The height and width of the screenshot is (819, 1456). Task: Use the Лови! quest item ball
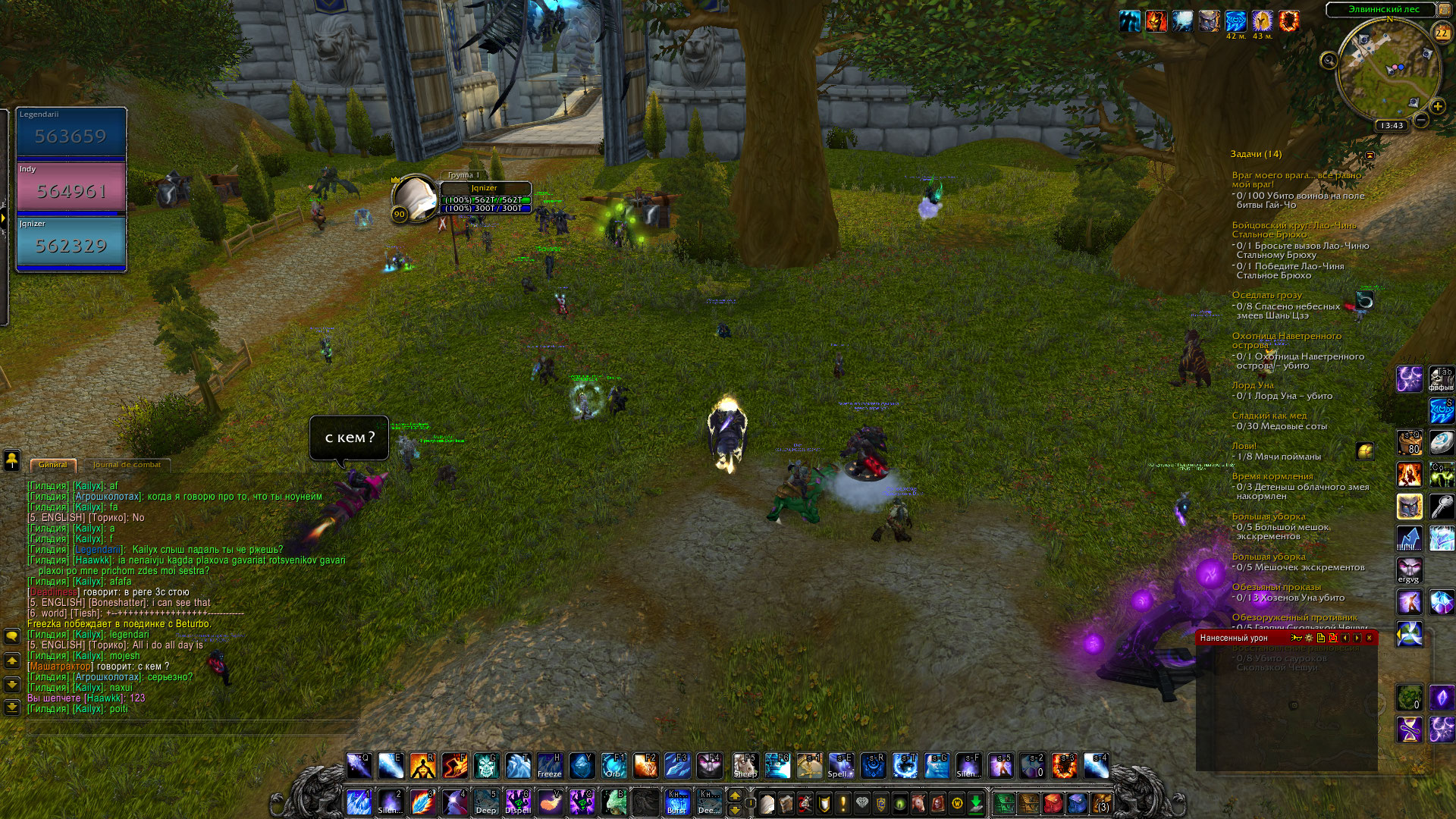[x=1365, y=452]
